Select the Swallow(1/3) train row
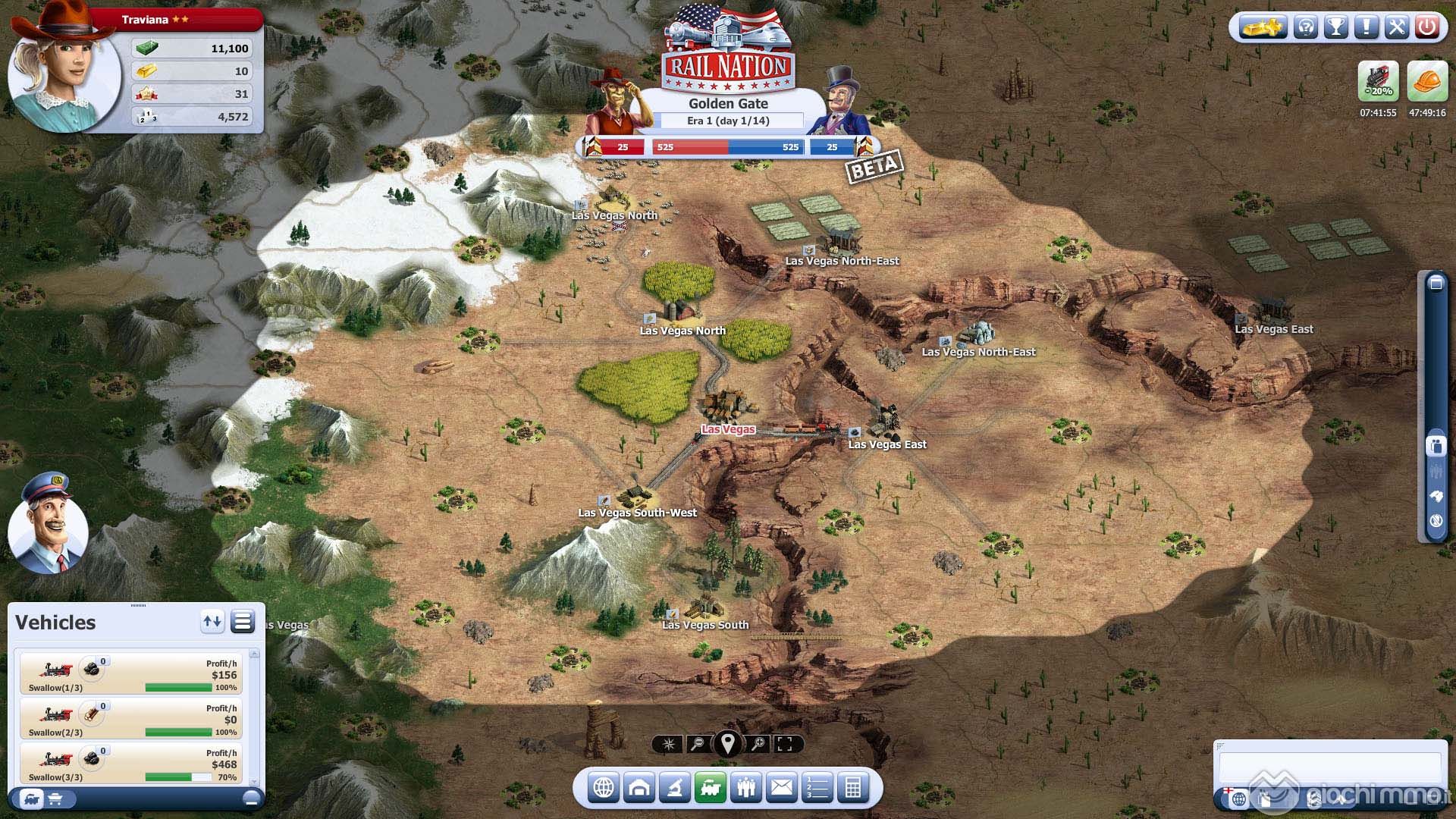1456x819 pixels. click(x=131, y=673)
